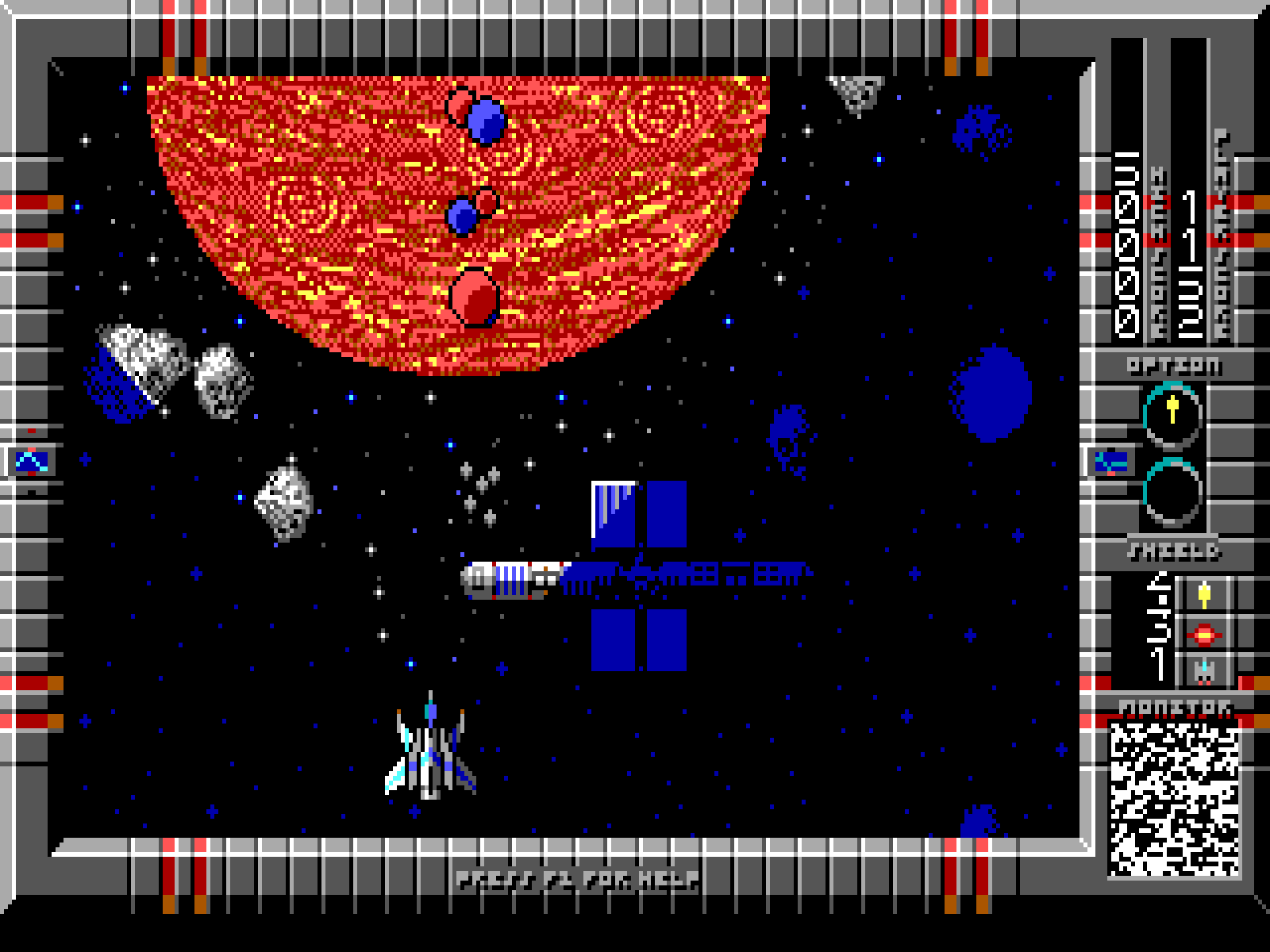Click the yellow missile stock icon
The width and height of the screenshot is (1270, 952).
click(1204, 595)
